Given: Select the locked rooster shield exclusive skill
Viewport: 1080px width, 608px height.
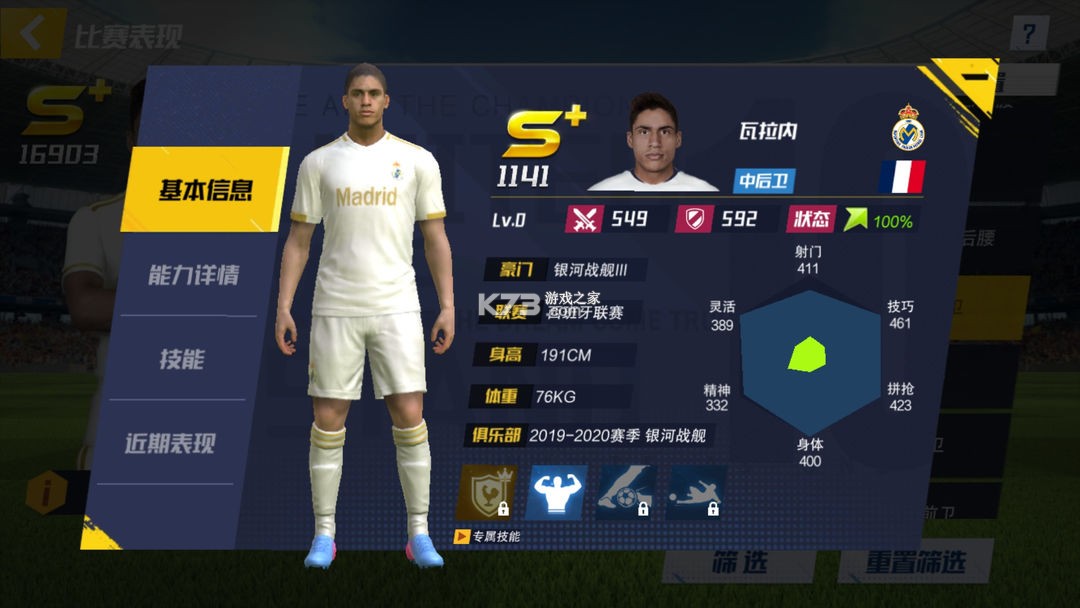Looking at the screenshot, I should tap(485, 492).
